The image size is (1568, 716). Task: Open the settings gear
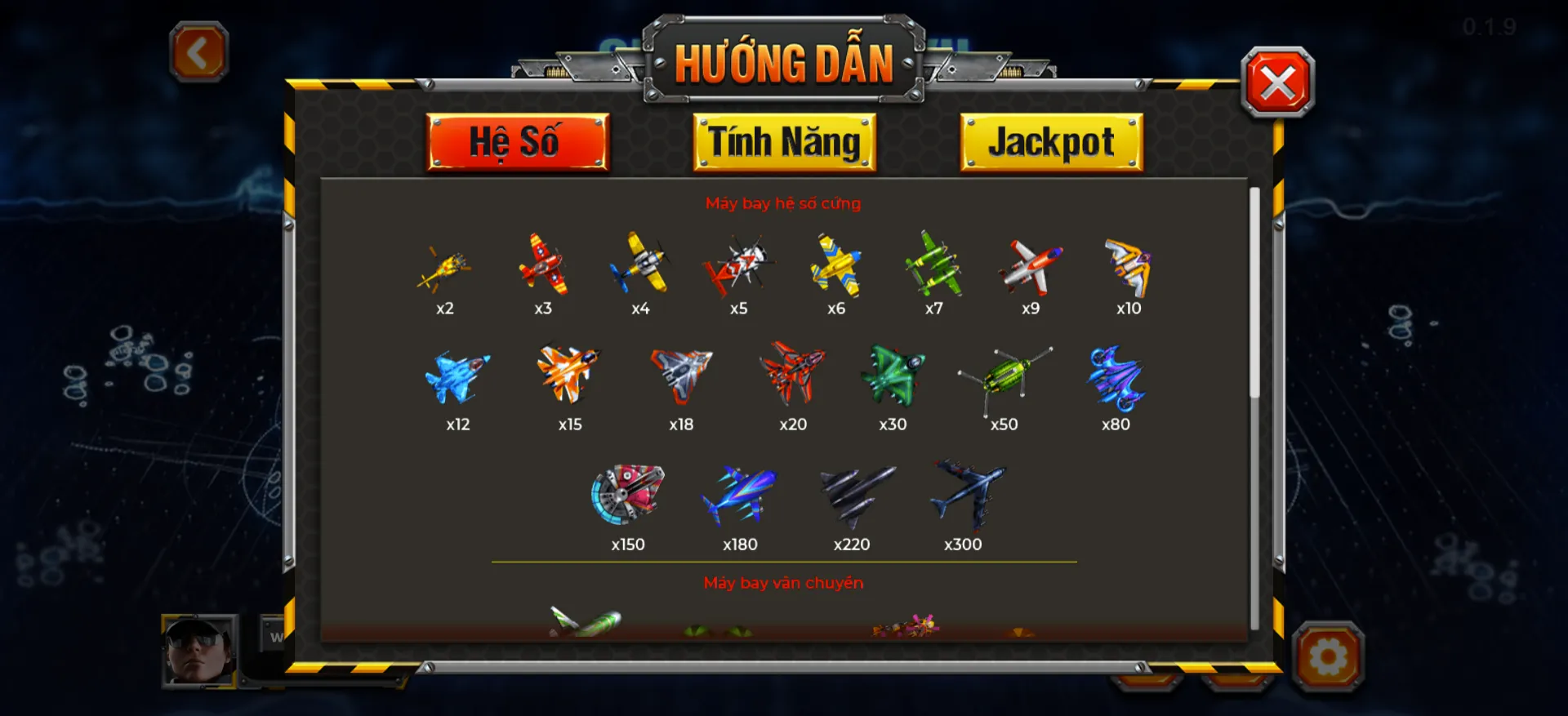point(1328,653)
